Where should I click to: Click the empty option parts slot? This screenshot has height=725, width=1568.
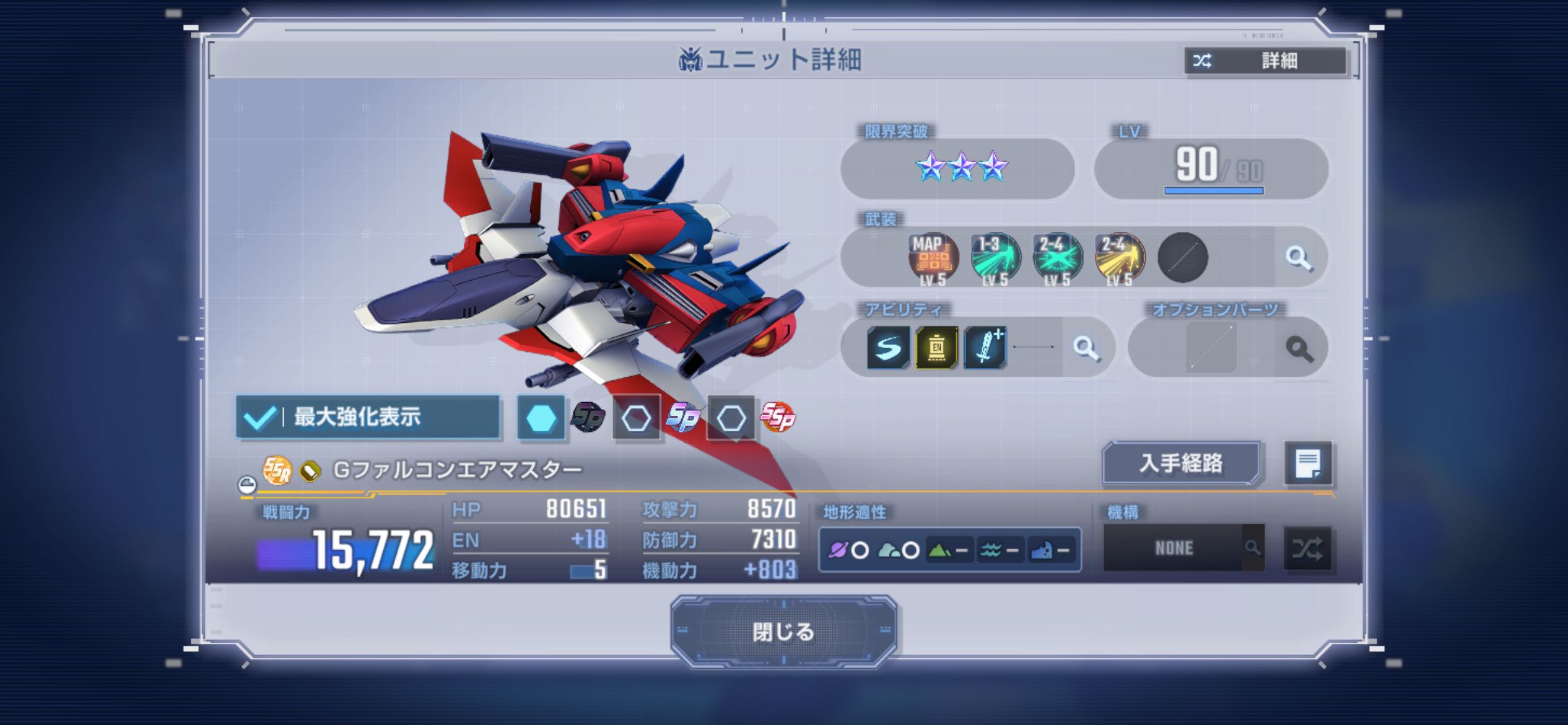click(x=1211, y=348)
